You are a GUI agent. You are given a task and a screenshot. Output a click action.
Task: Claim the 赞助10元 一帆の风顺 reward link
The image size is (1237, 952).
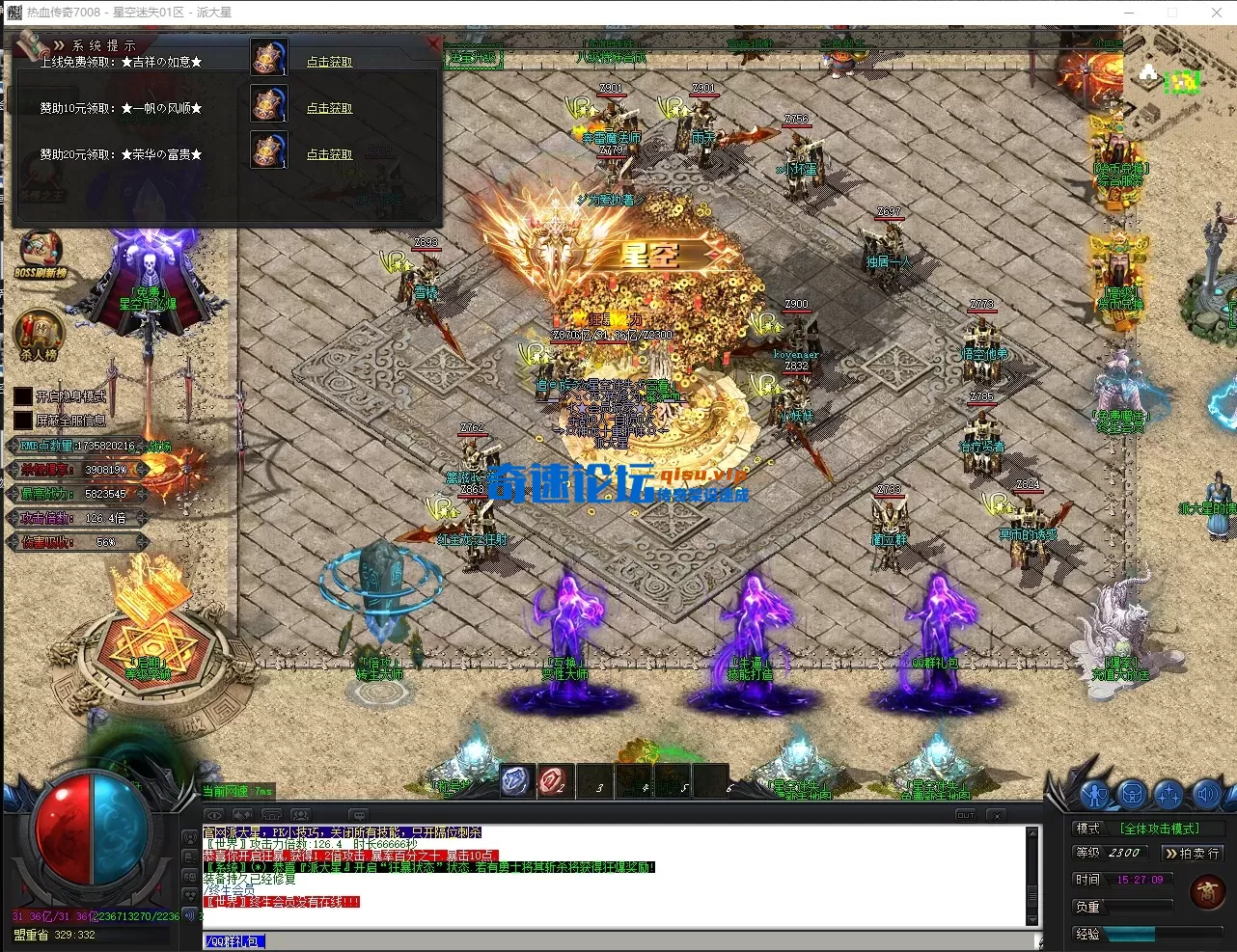[329, 108]
